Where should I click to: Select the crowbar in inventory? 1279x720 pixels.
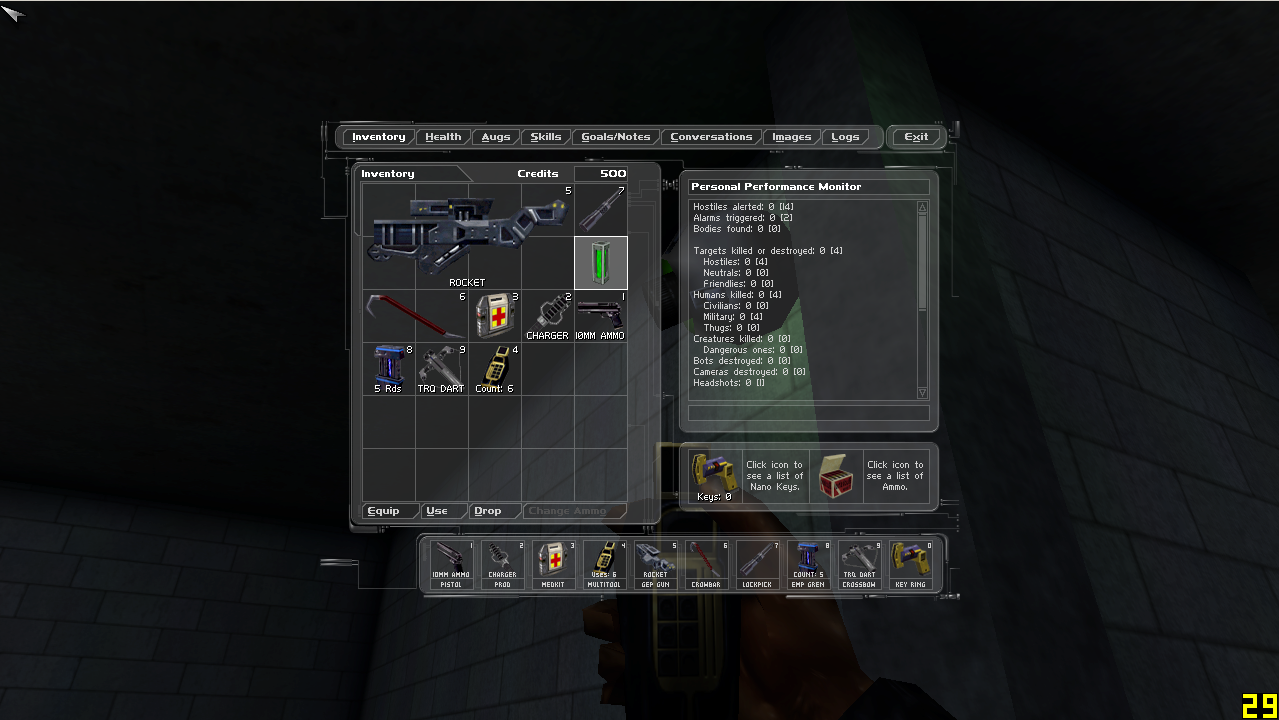coord(414,315)
